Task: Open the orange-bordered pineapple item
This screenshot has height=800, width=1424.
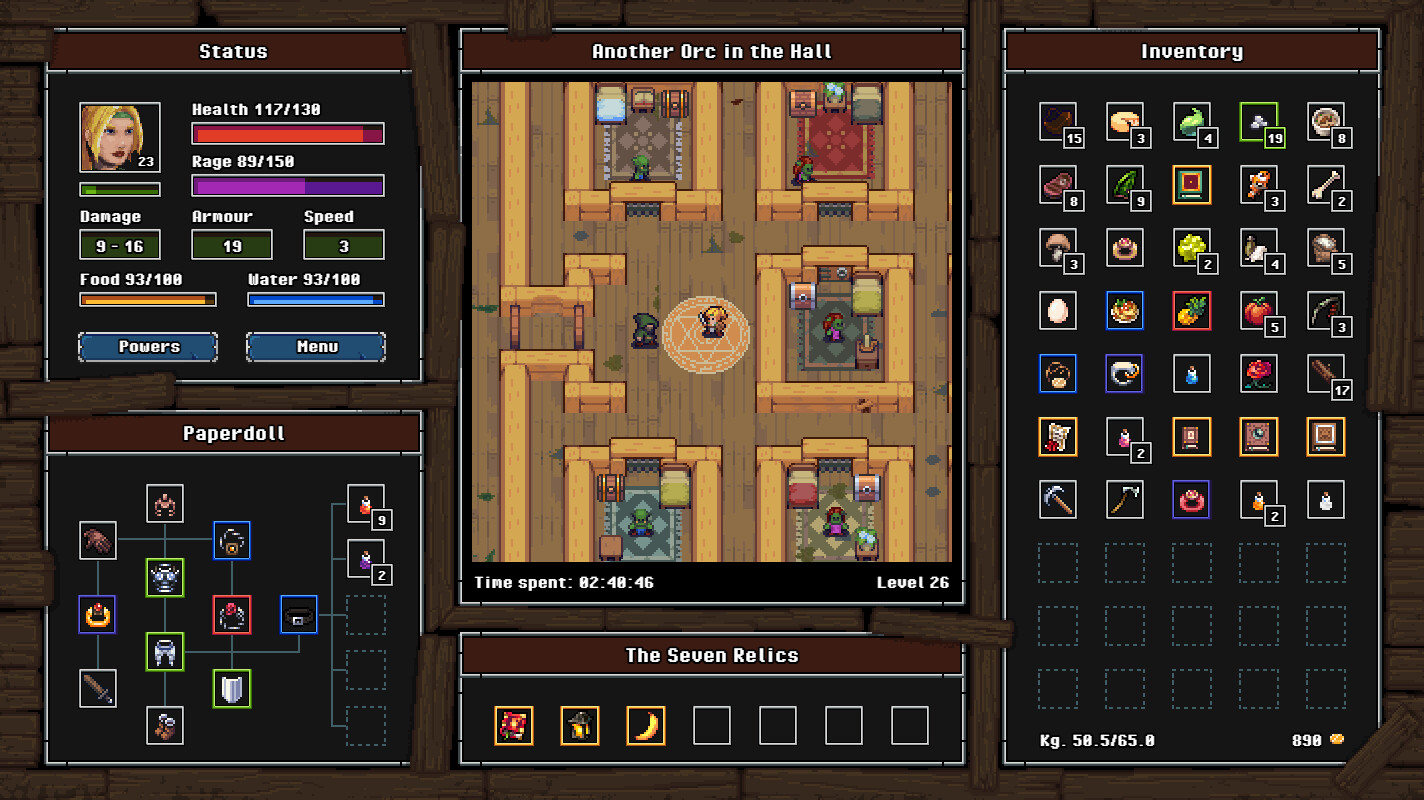Action: point(1192,311)
